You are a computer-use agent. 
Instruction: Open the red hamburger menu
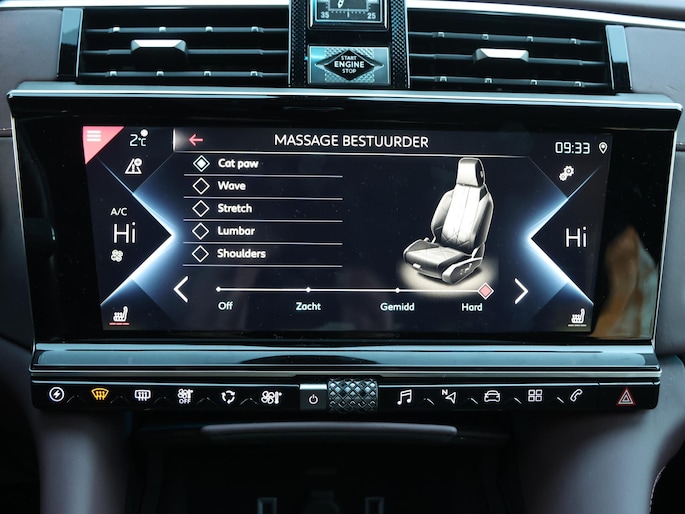click(x=95, y=136)
